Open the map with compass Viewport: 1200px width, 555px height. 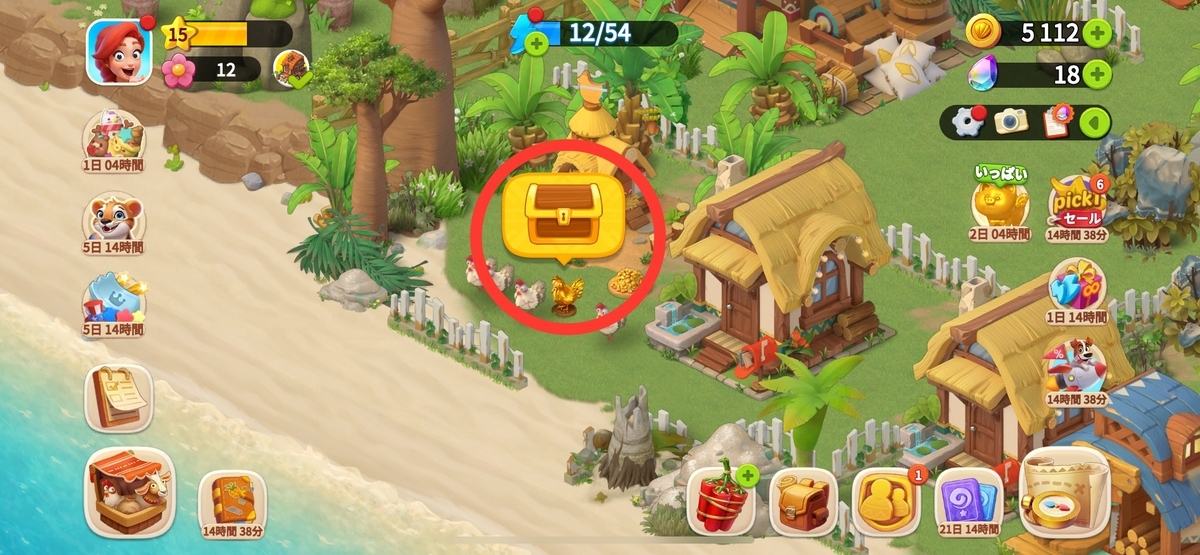click(x=1065, y=493)
